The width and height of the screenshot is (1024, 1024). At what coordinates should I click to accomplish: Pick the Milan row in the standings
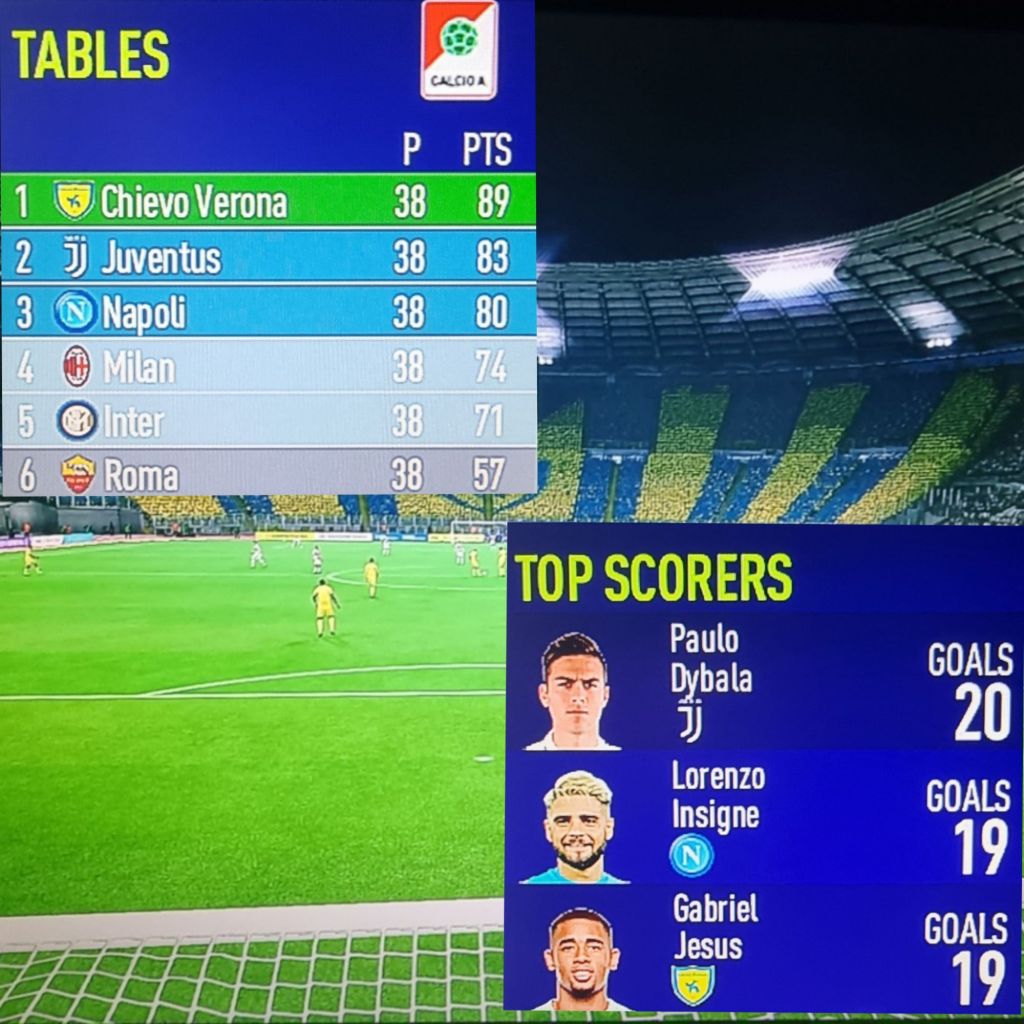(x=268, y=367)
